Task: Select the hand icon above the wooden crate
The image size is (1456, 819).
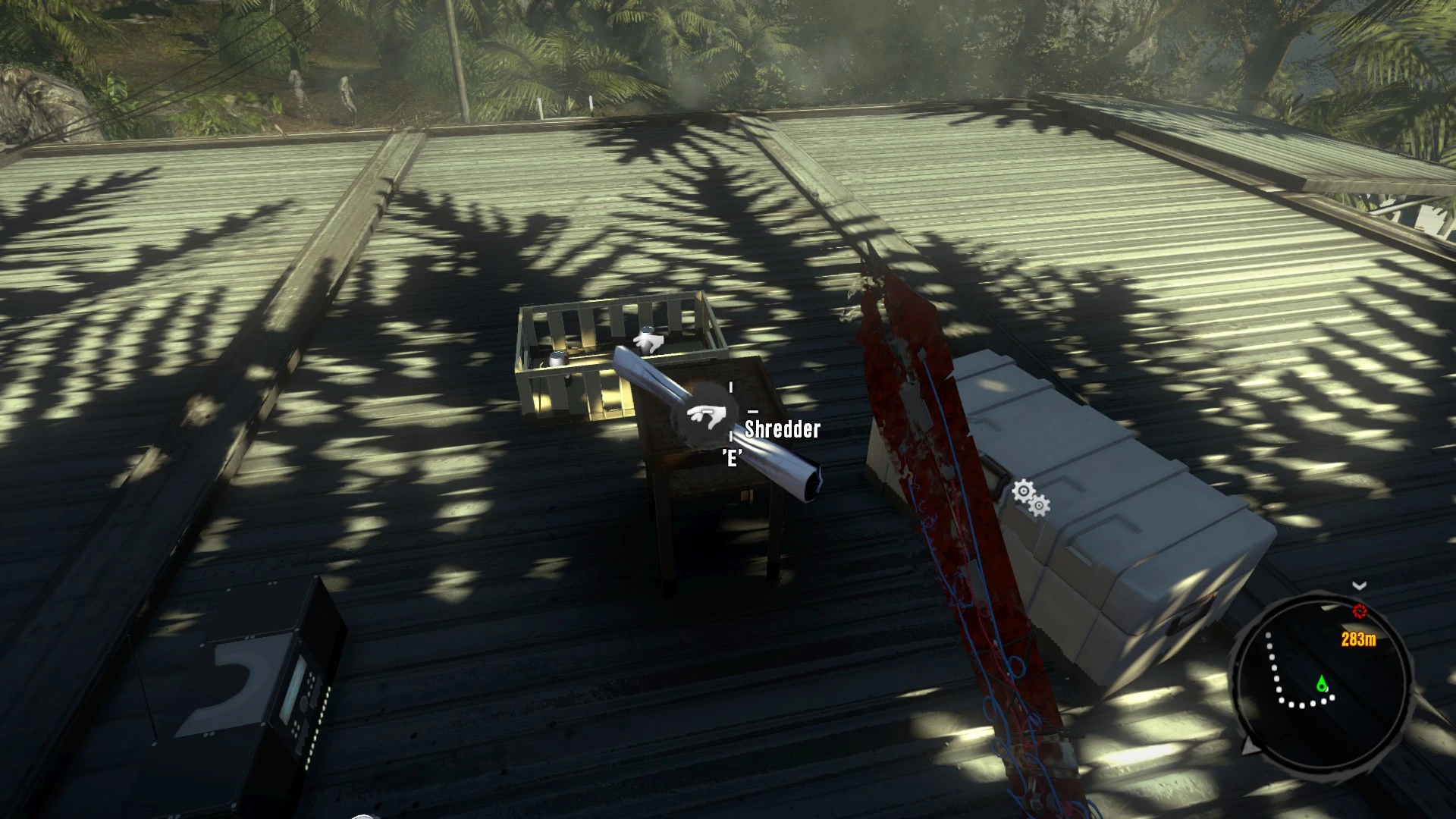Action: click(x=648, y=341)
